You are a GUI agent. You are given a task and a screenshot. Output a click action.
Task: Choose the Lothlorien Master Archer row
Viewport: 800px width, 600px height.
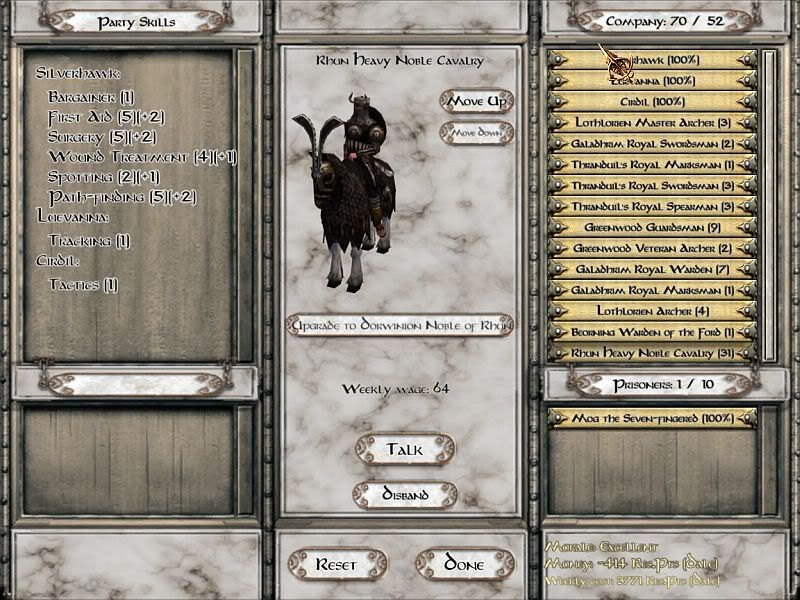tap(651, 123)
